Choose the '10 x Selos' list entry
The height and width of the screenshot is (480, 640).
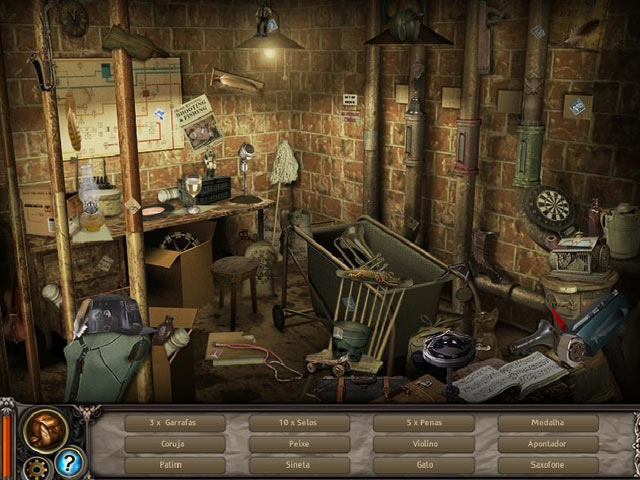[299, 423]
